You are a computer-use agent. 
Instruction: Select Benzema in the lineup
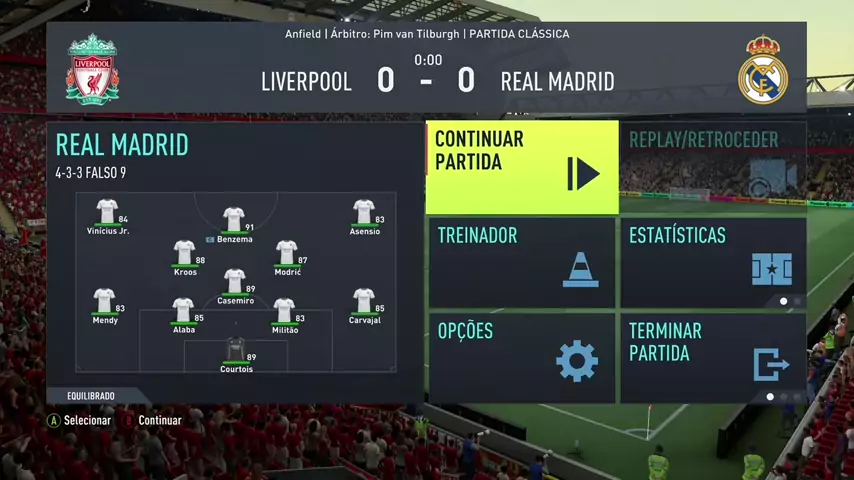[234, 220]
